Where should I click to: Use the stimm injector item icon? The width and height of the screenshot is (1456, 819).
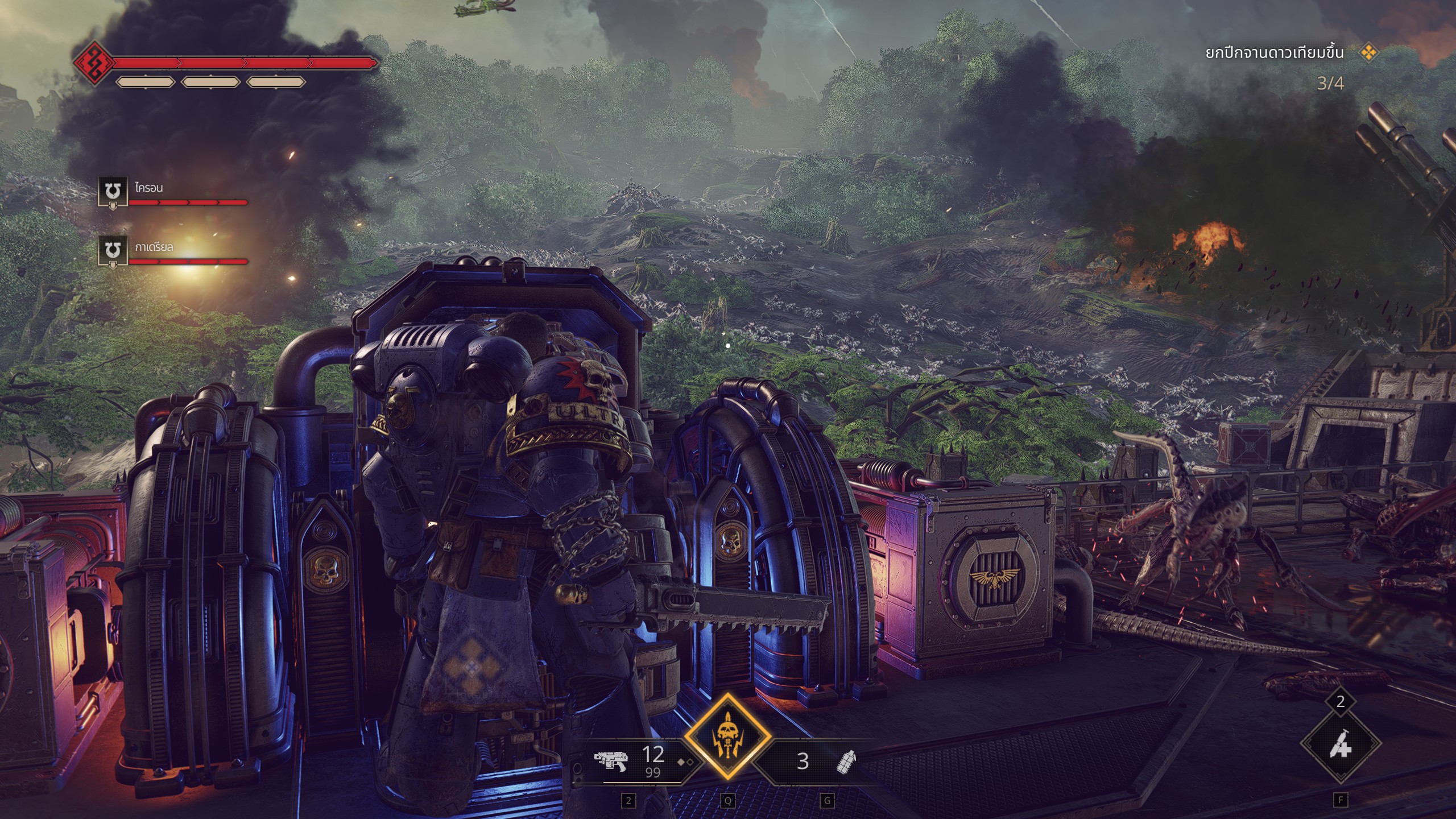[1341, 743]
